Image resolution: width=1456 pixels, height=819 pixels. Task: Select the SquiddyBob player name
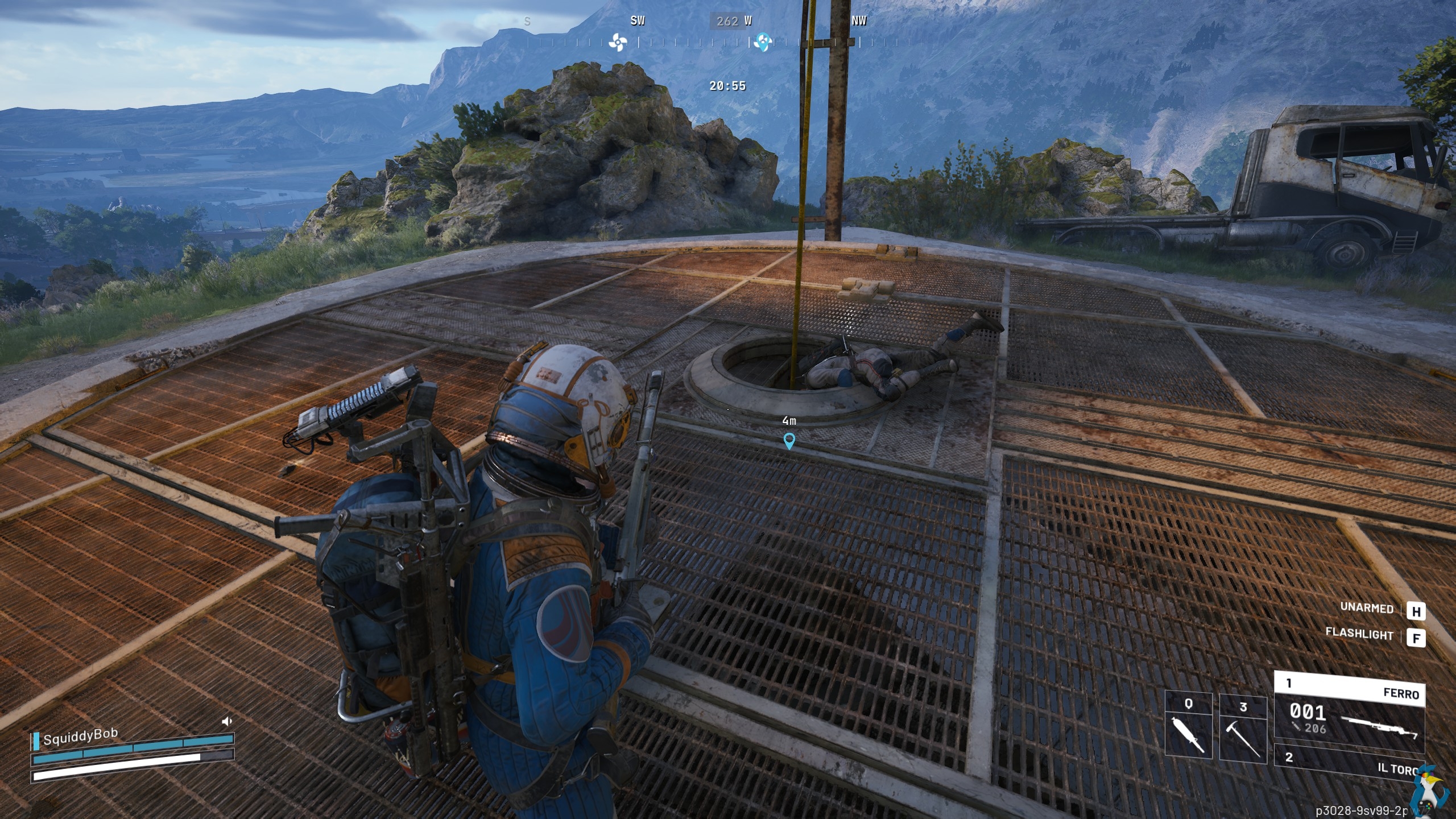click(x=80, y=737)
